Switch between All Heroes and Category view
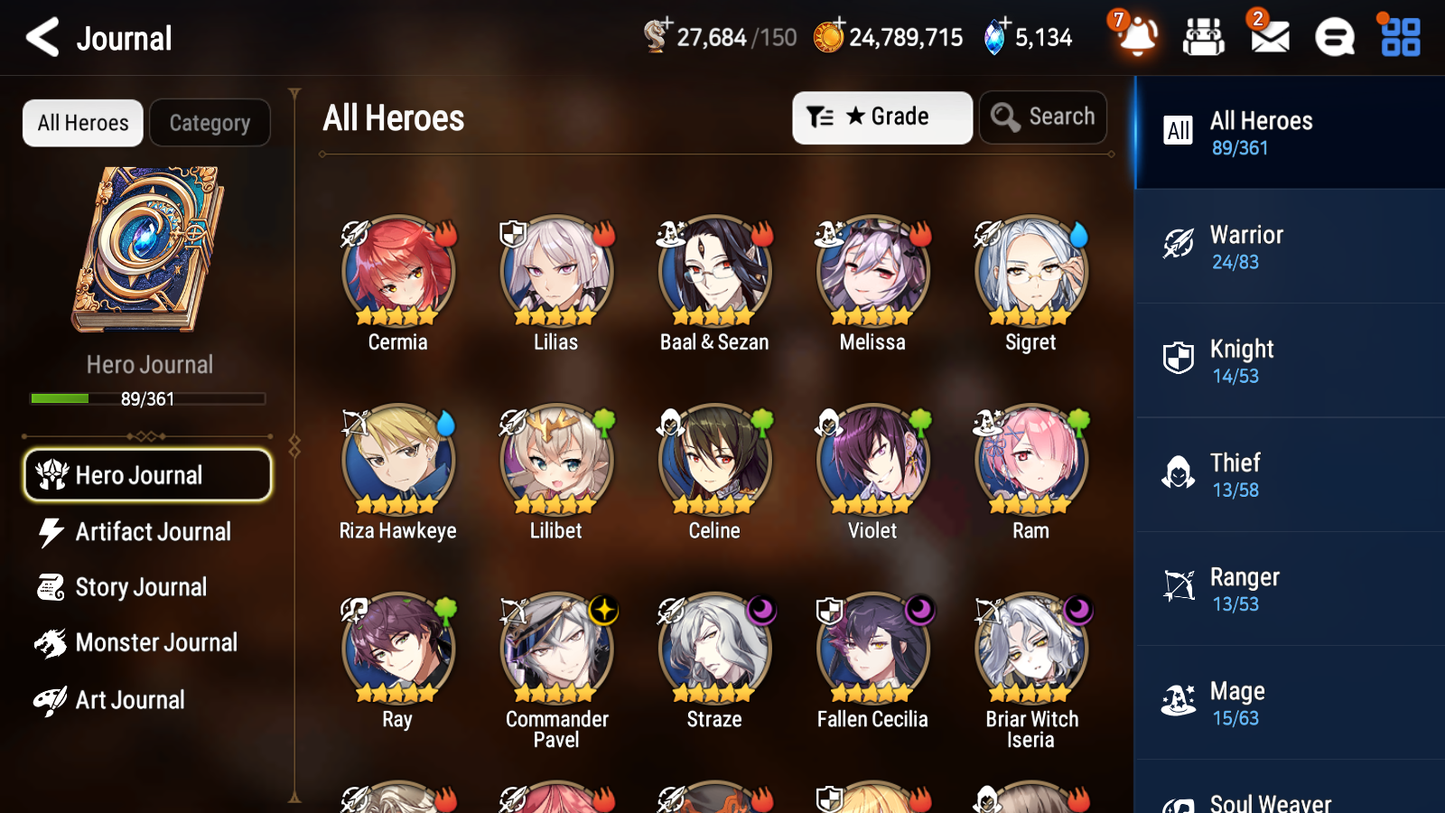The image size is (1445, 813). tap(82, 122)
